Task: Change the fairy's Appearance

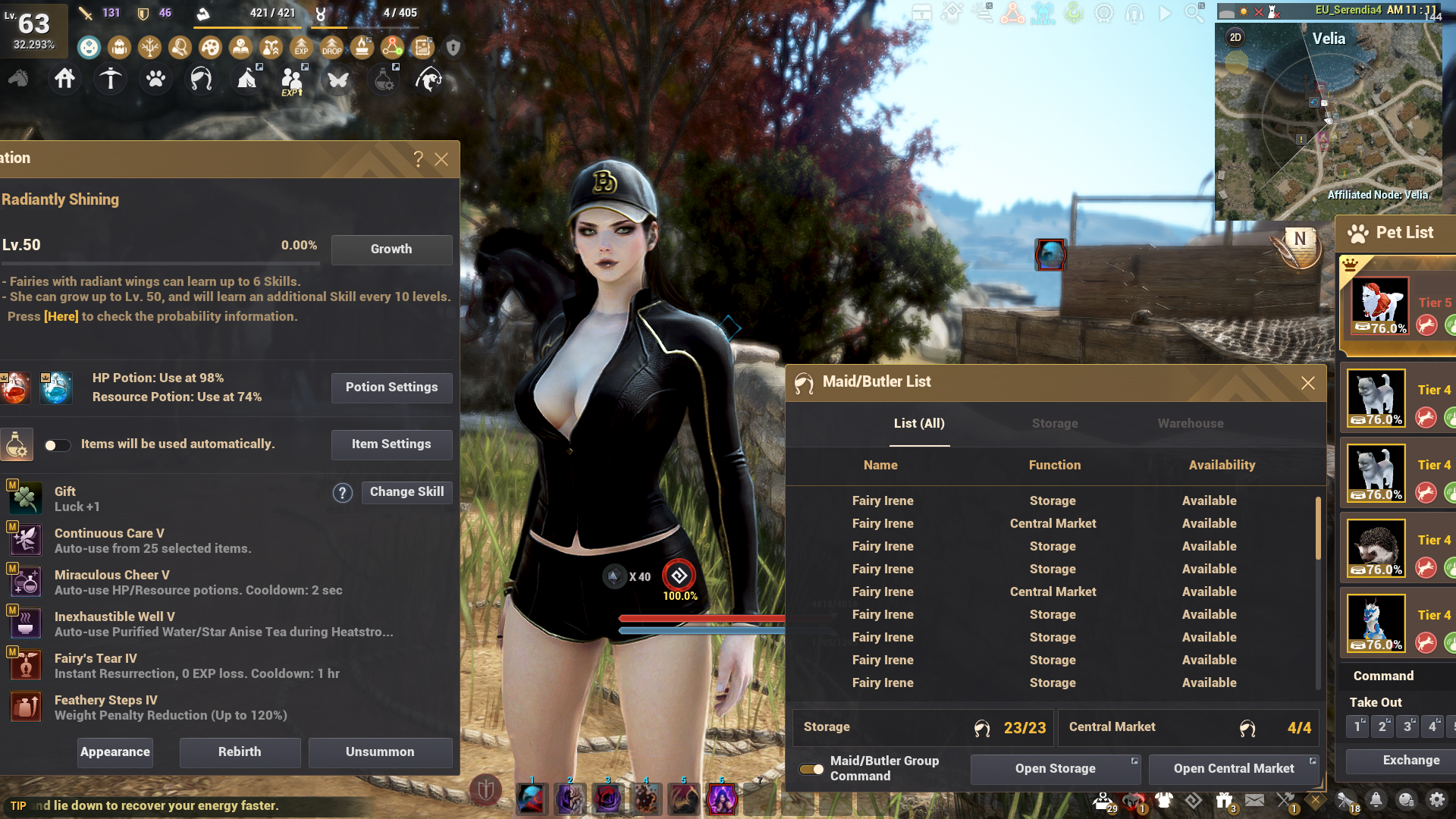Action: pyautogui.click(x=115, y=752)
